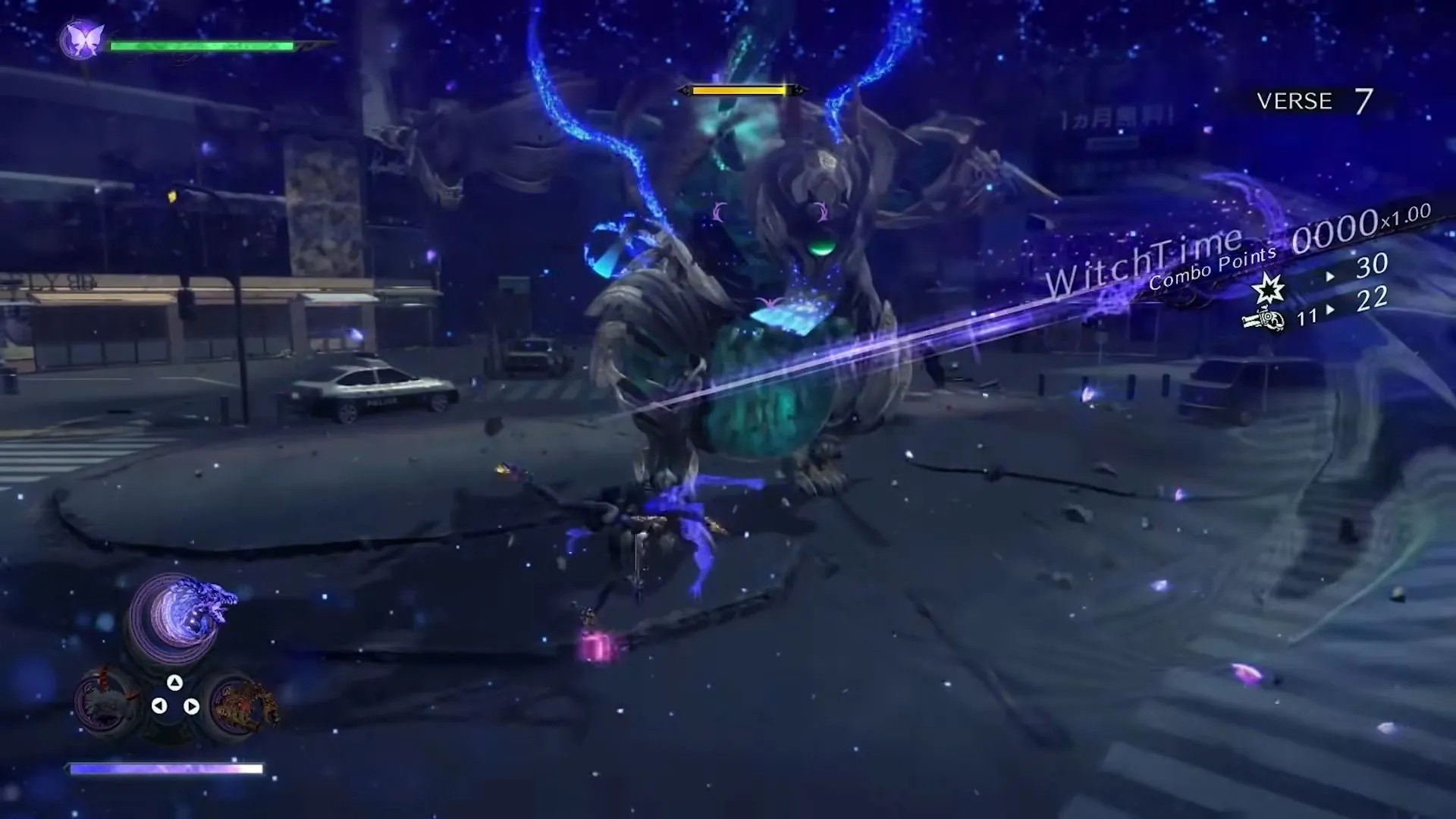This screenshot has height=819, width=1456.
Task: Expand the arrow beside the 11 to 22 score
Action: (x=1330, y=309)
